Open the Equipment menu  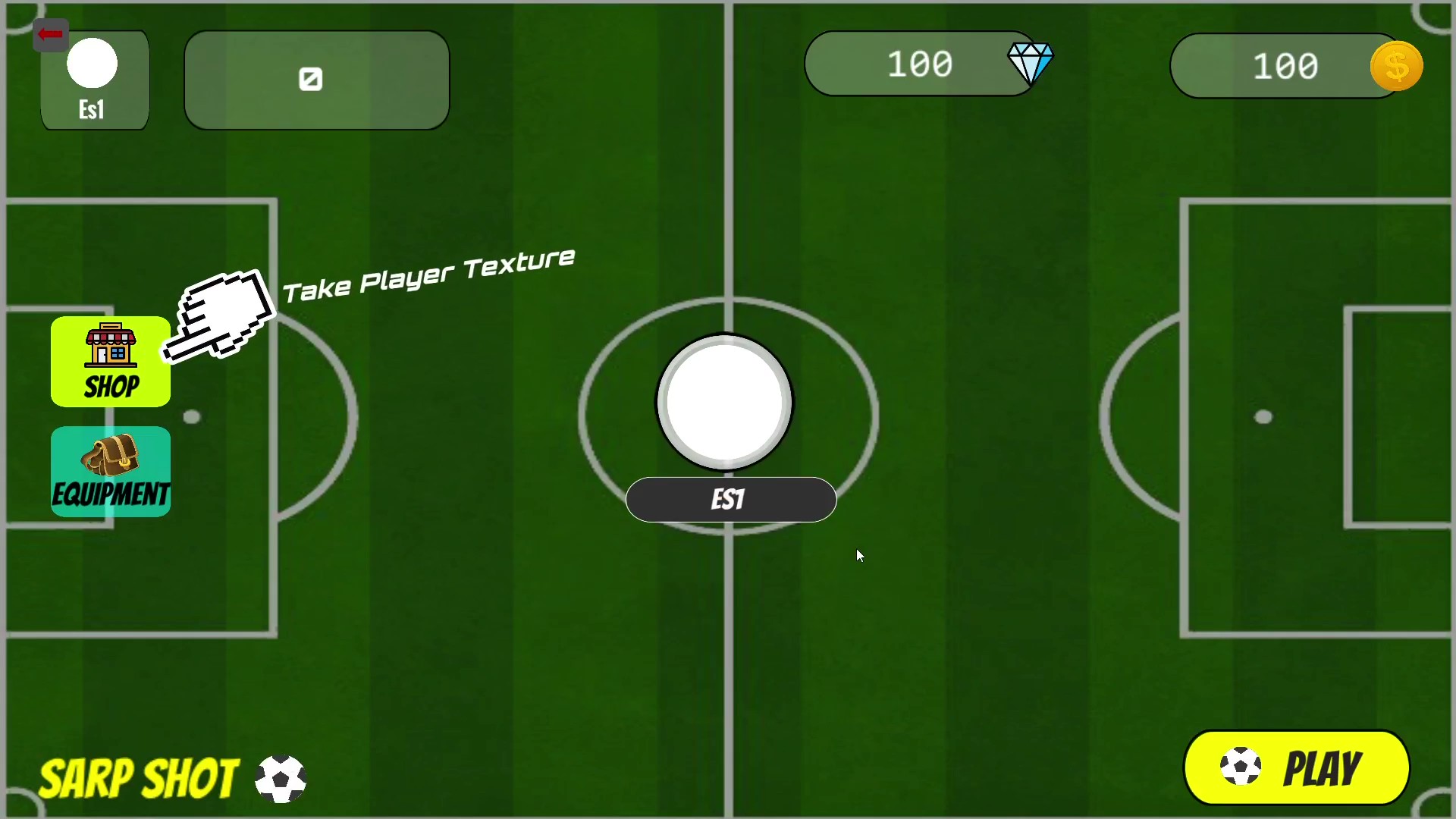point(111,472)
